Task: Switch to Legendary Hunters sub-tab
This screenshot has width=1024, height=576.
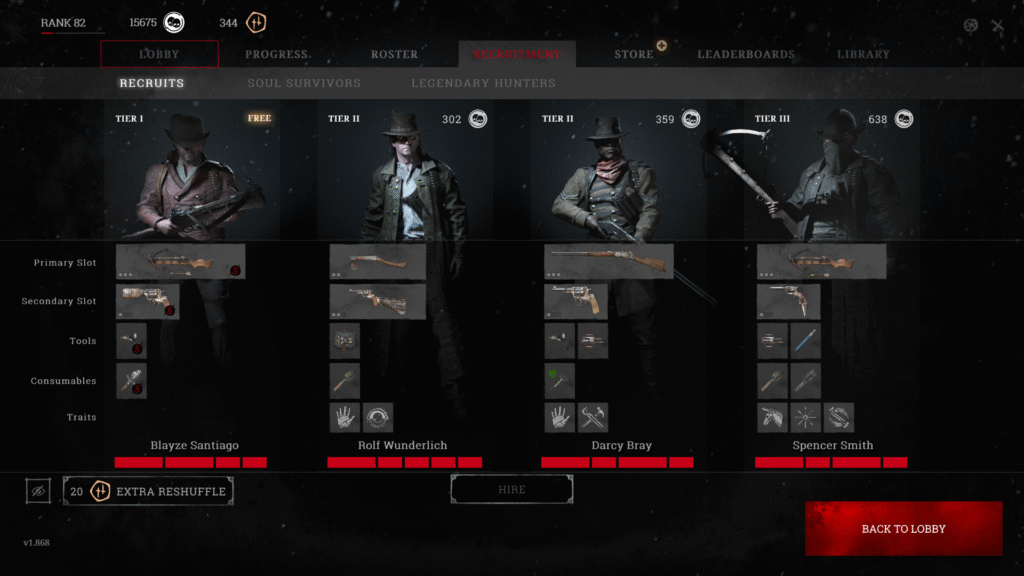Action: [x=483, y=83]
